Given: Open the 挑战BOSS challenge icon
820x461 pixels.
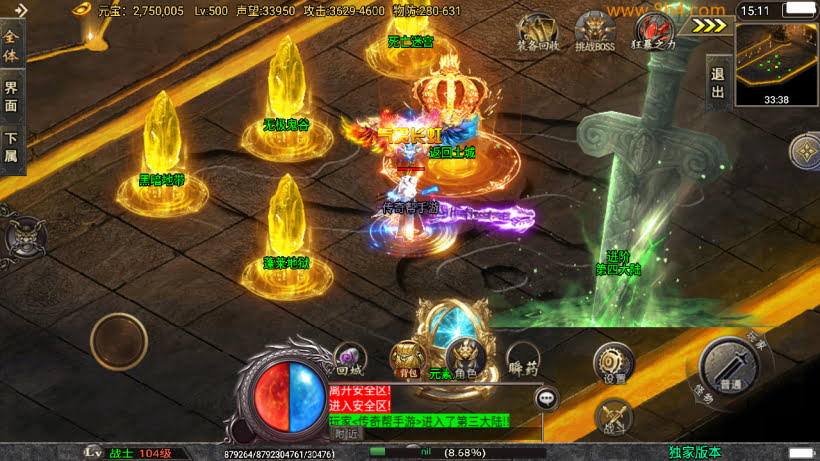Looking at the screenshot, I should coord(594,30).
